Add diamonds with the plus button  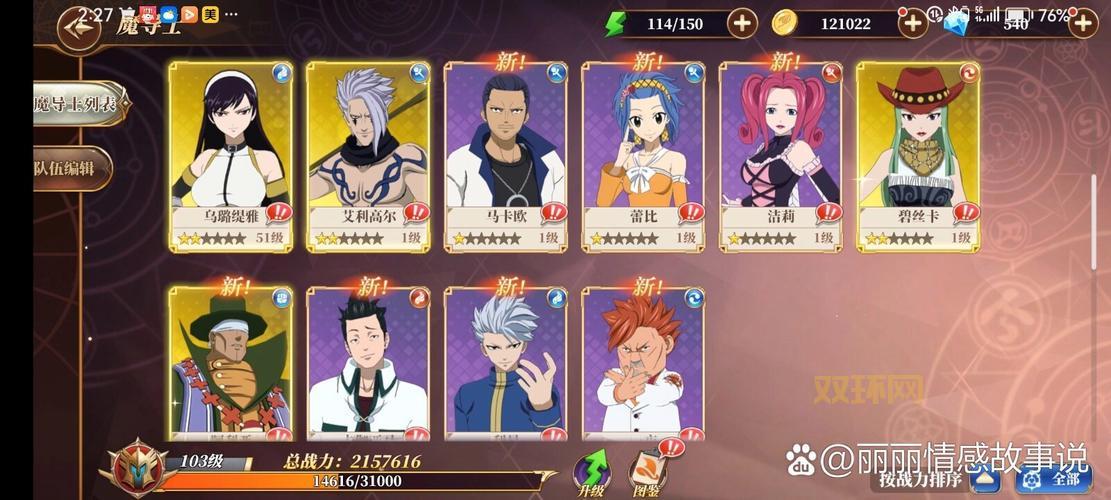click(x=1083, y=23)
